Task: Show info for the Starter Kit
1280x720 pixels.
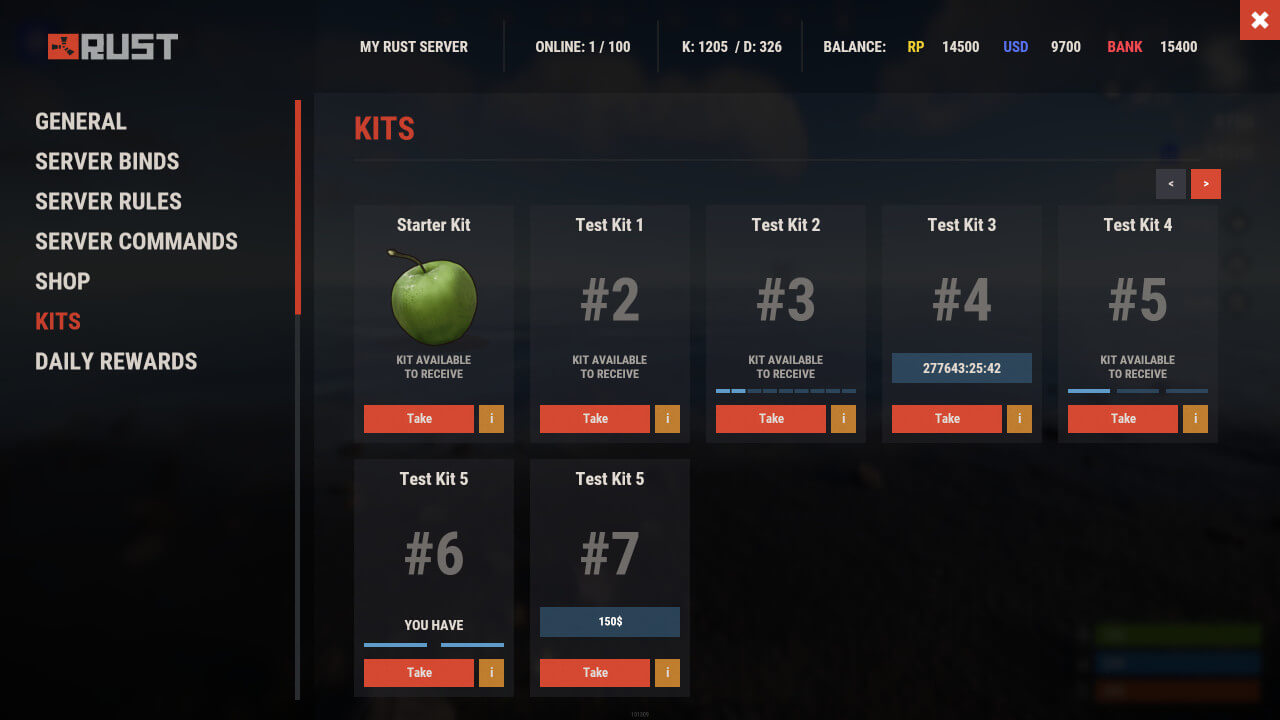Action: click(x=491, y=419)
